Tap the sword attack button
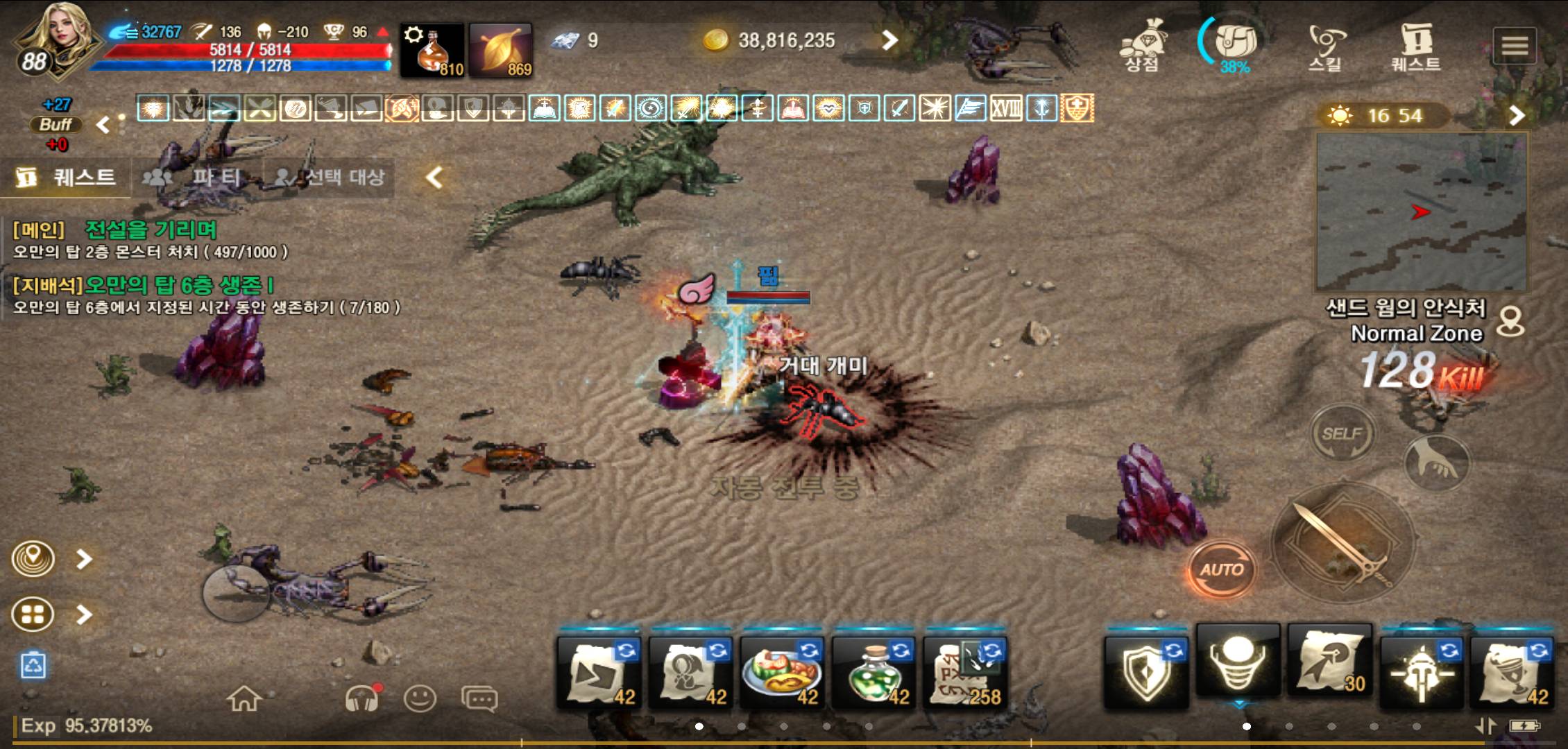Screen dimensions: 1568x749 pyautogui.click(x=1341, y=544)
